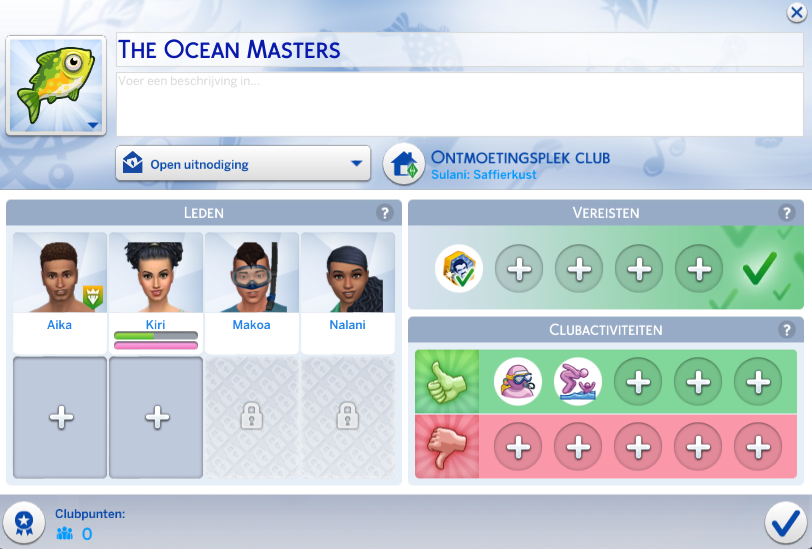
Task: Open the Open uitnodiging dropdown
Action: [x=243, y=164]
